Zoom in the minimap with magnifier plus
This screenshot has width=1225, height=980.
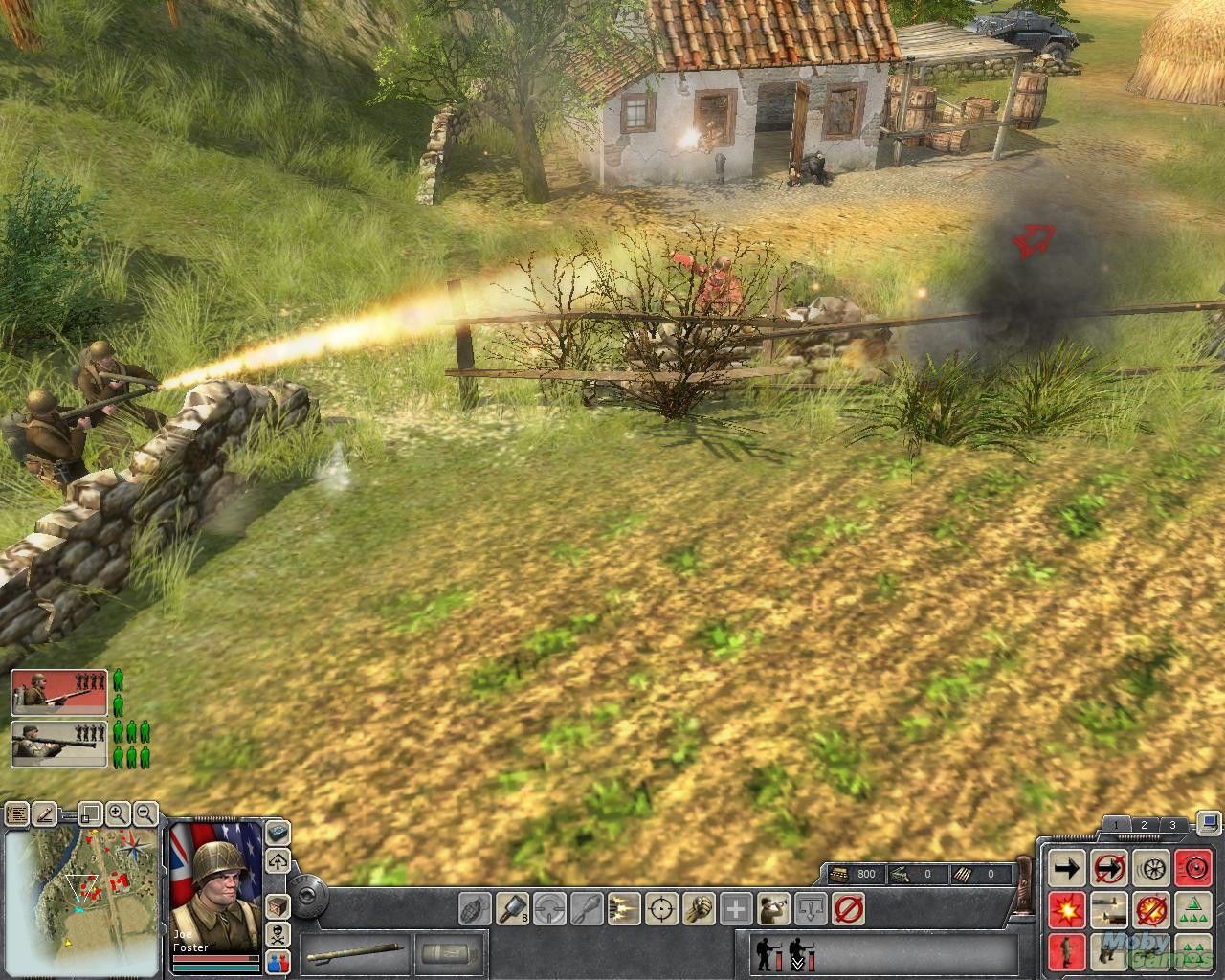[x=118, y=814]
